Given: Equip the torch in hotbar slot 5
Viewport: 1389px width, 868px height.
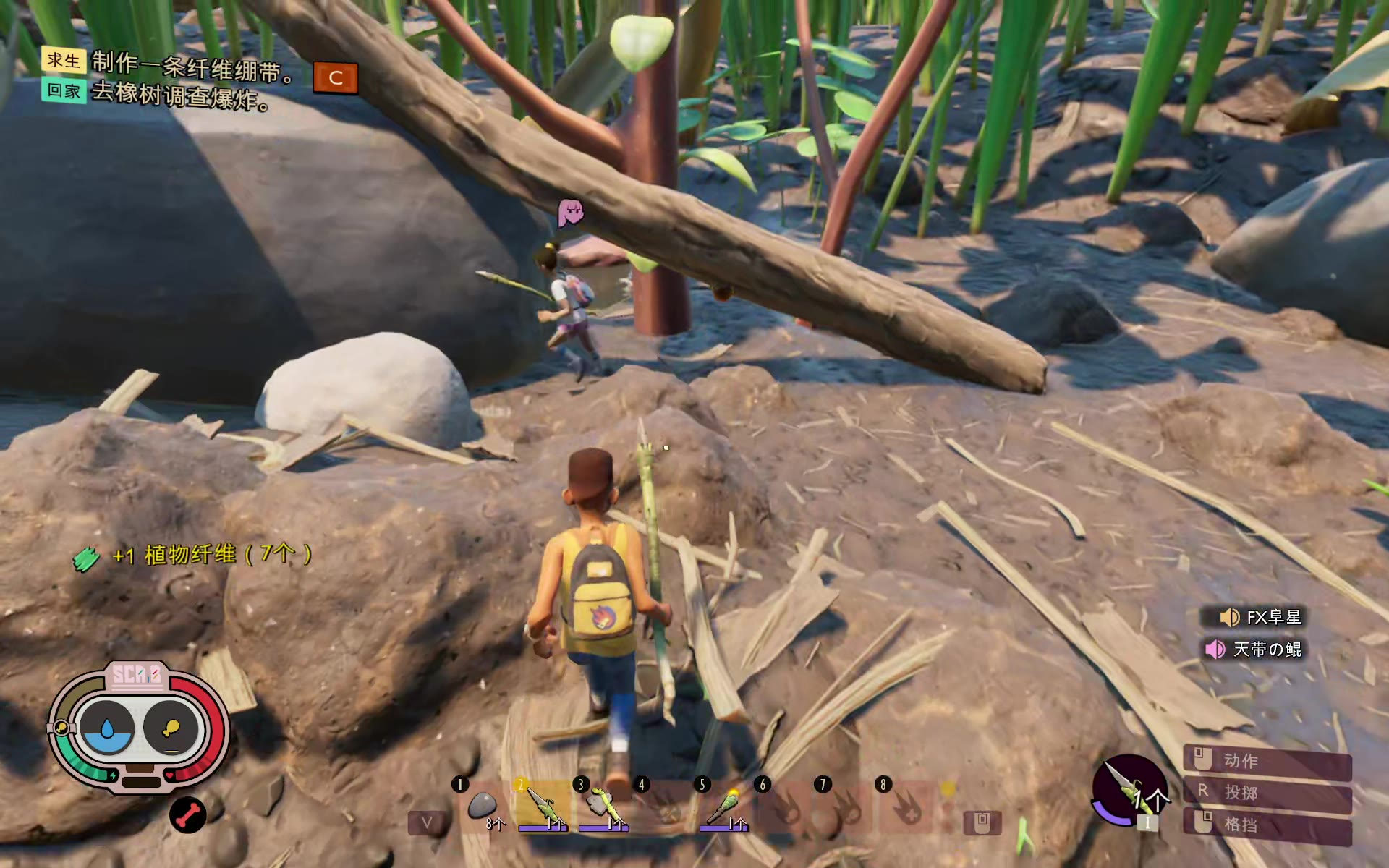Looking at the screenshot, I should coord(723,806).
